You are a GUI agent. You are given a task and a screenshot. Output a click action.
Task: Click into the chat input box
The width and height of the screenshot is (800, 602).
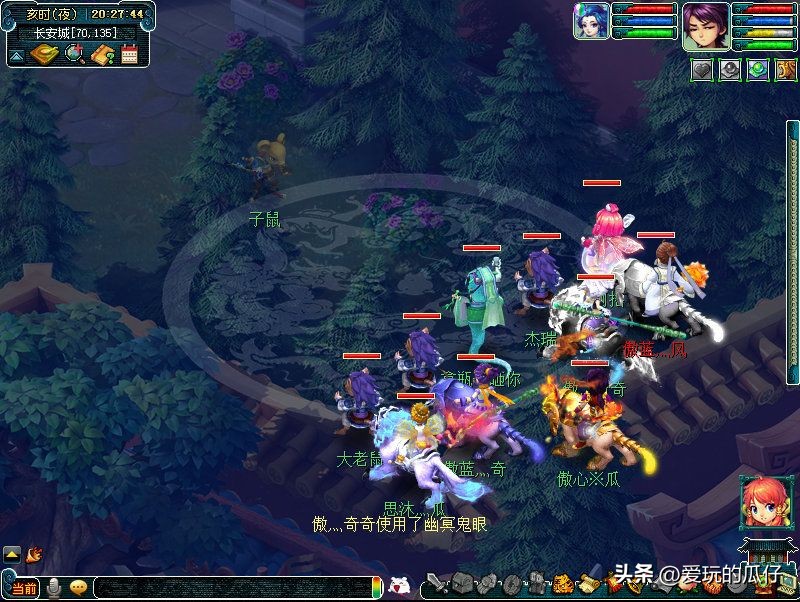click(x=230, y=588)
